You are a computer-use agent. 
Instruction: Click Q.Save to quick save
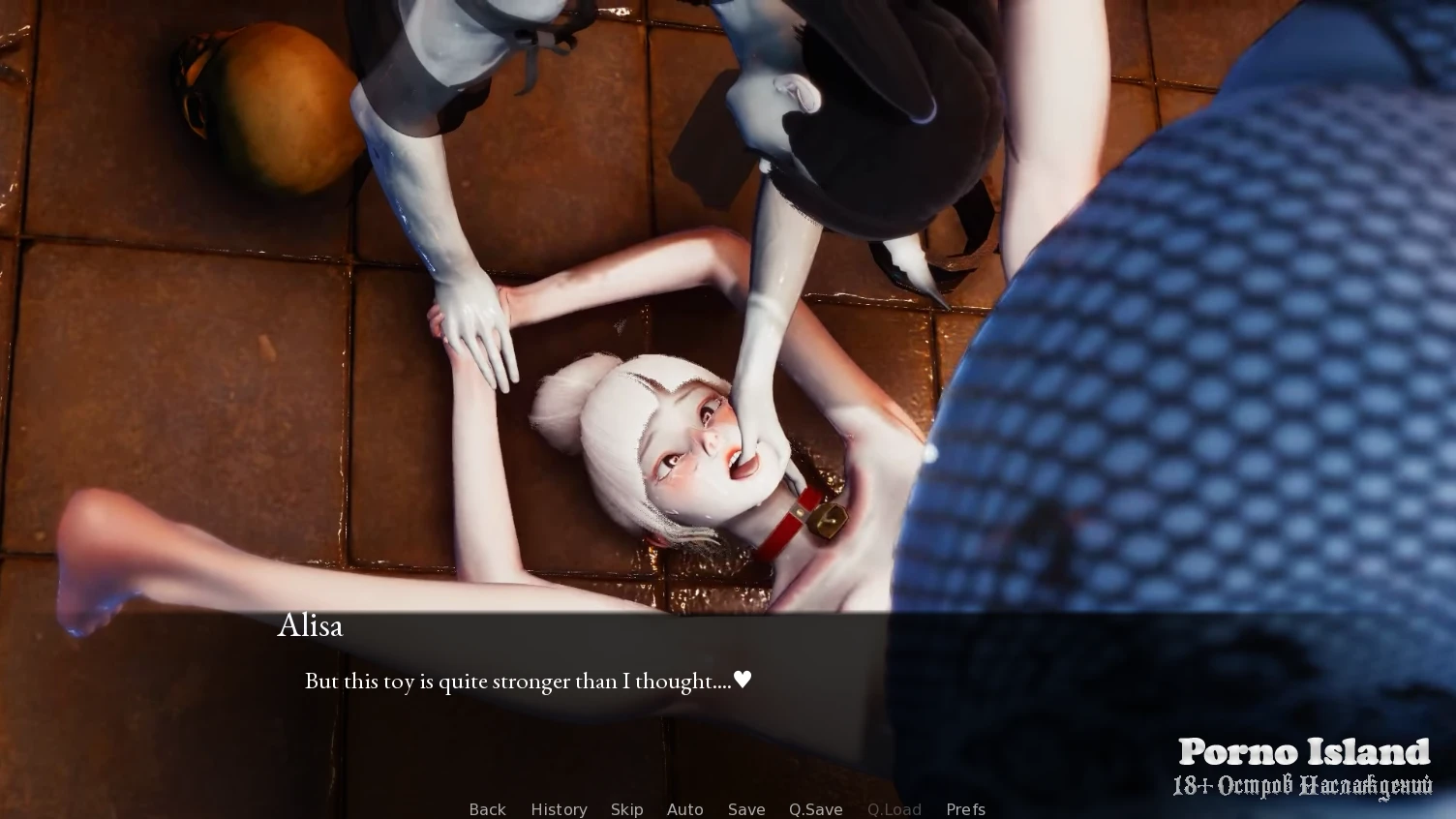pos(815,809)
